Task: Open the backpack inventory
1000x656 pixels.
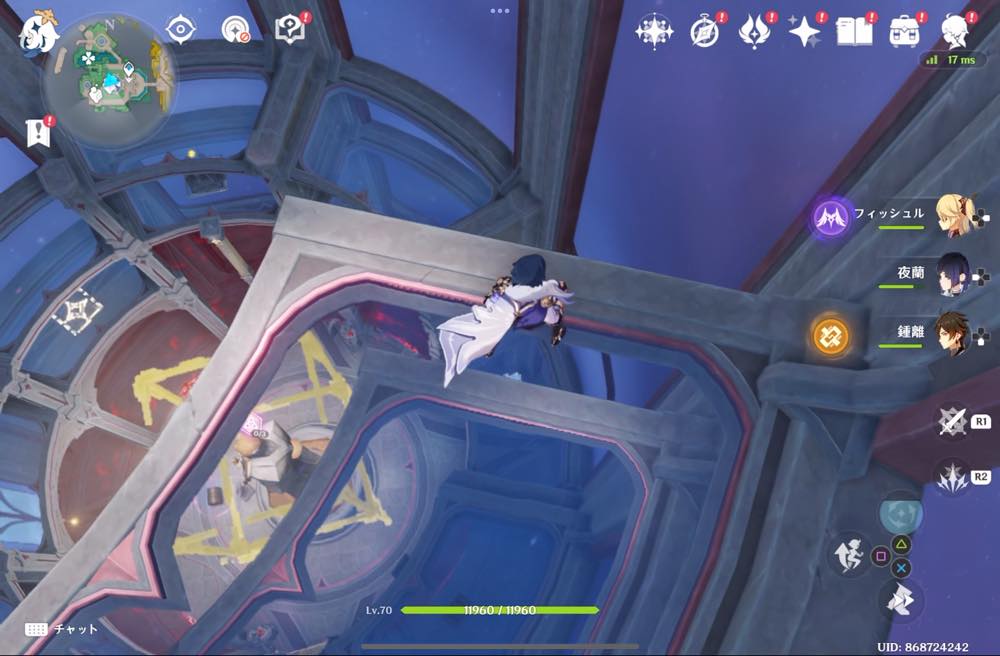Action: [904, 32]
